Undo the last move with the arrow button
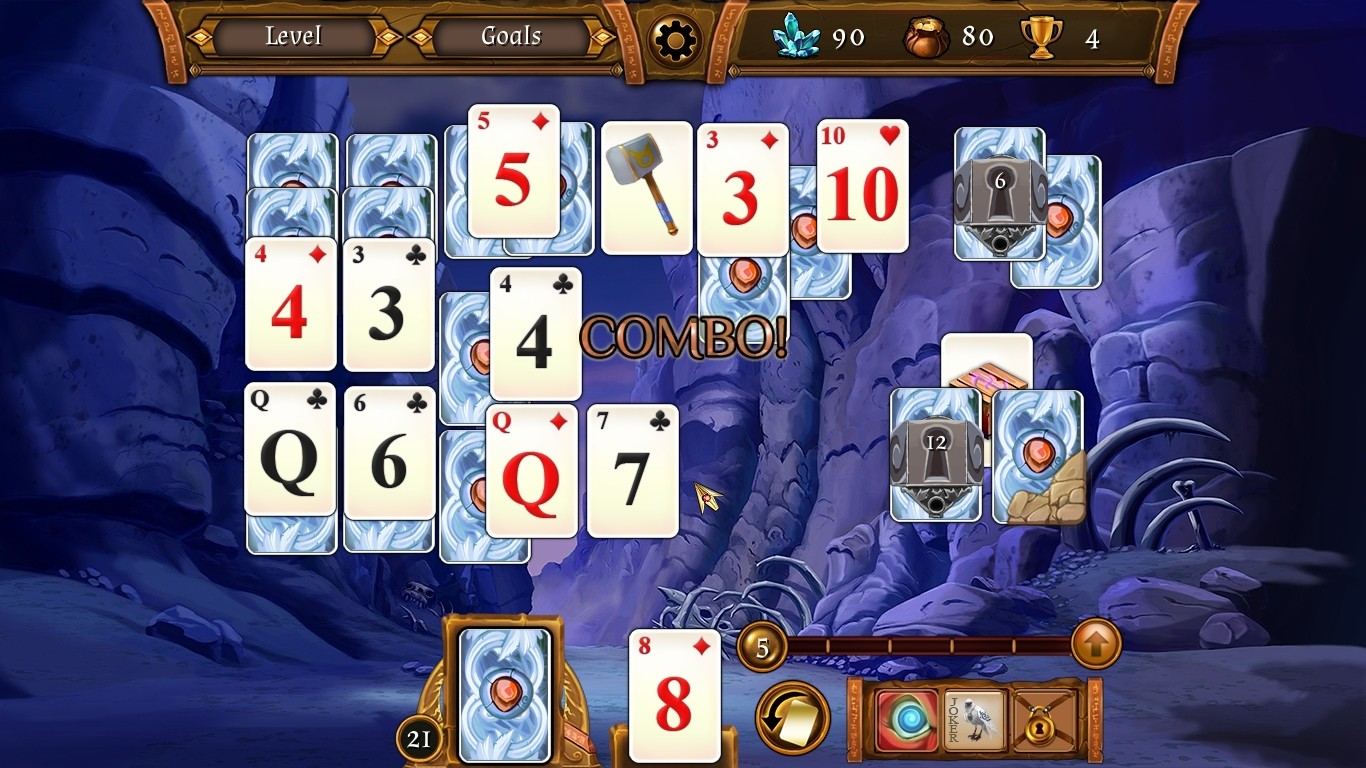Viewport: 1366px width, 768px height. pyautogui.click(x=792, y=717)
